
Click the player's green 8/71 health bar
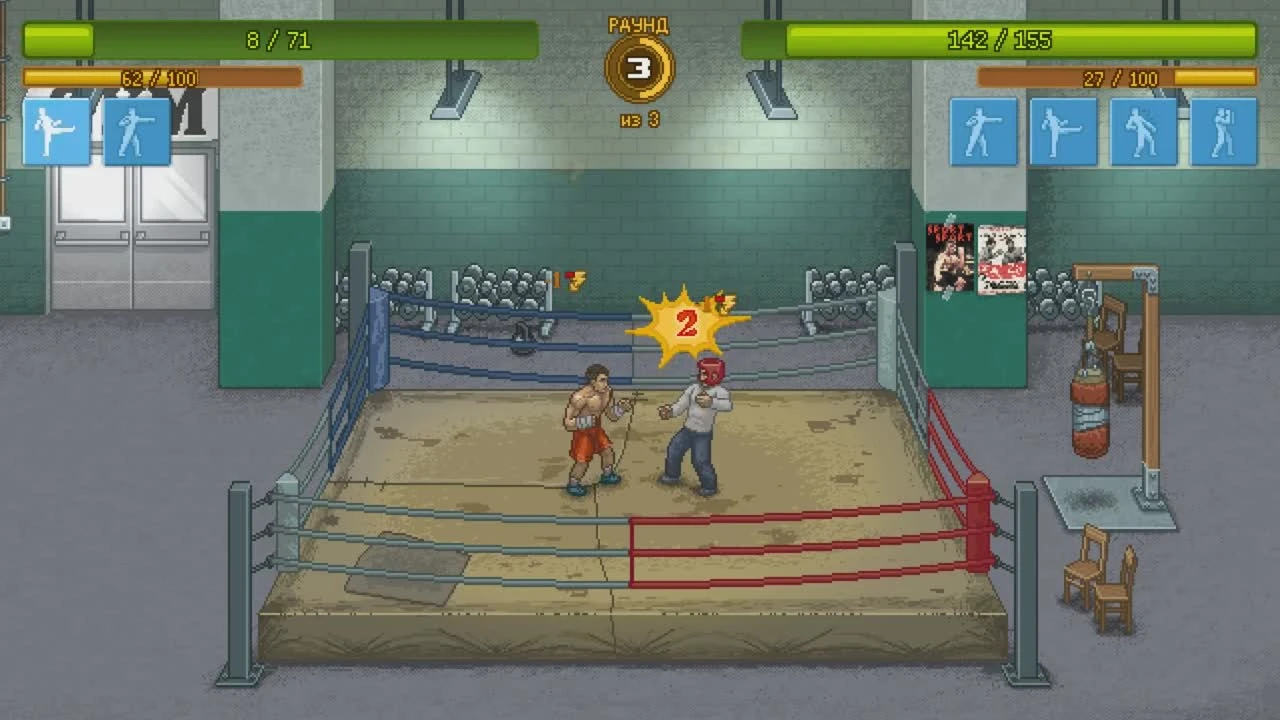[x=280, y=41]
